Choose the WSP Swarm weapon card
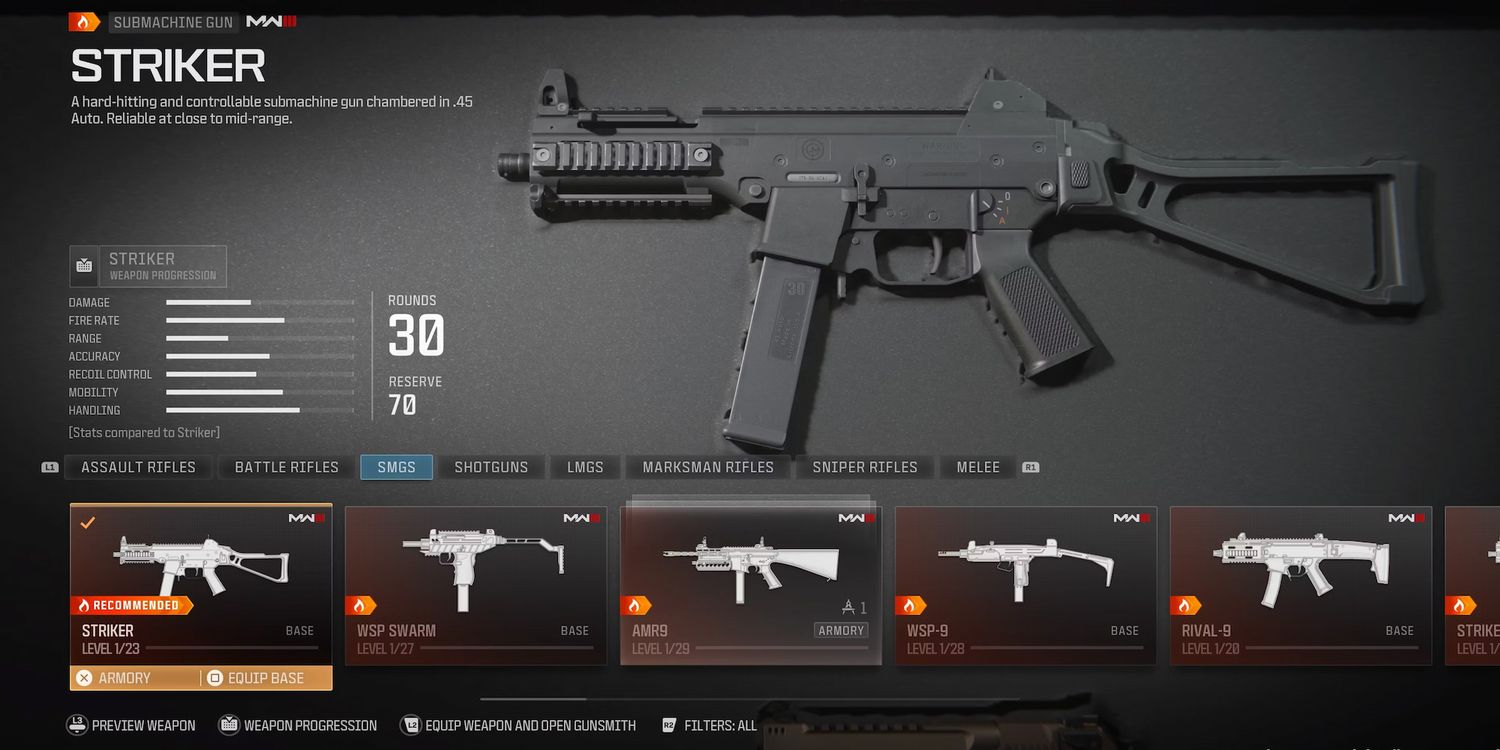The image size is (1500, 750). (476, 585)
